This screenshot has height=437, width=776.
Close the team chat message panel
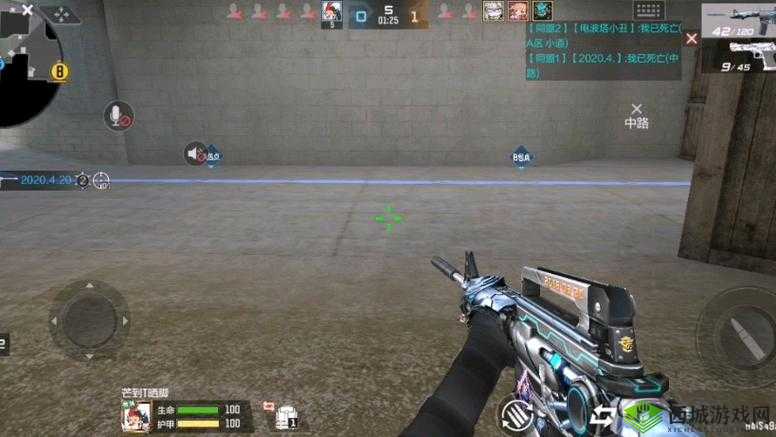[691, 38]
